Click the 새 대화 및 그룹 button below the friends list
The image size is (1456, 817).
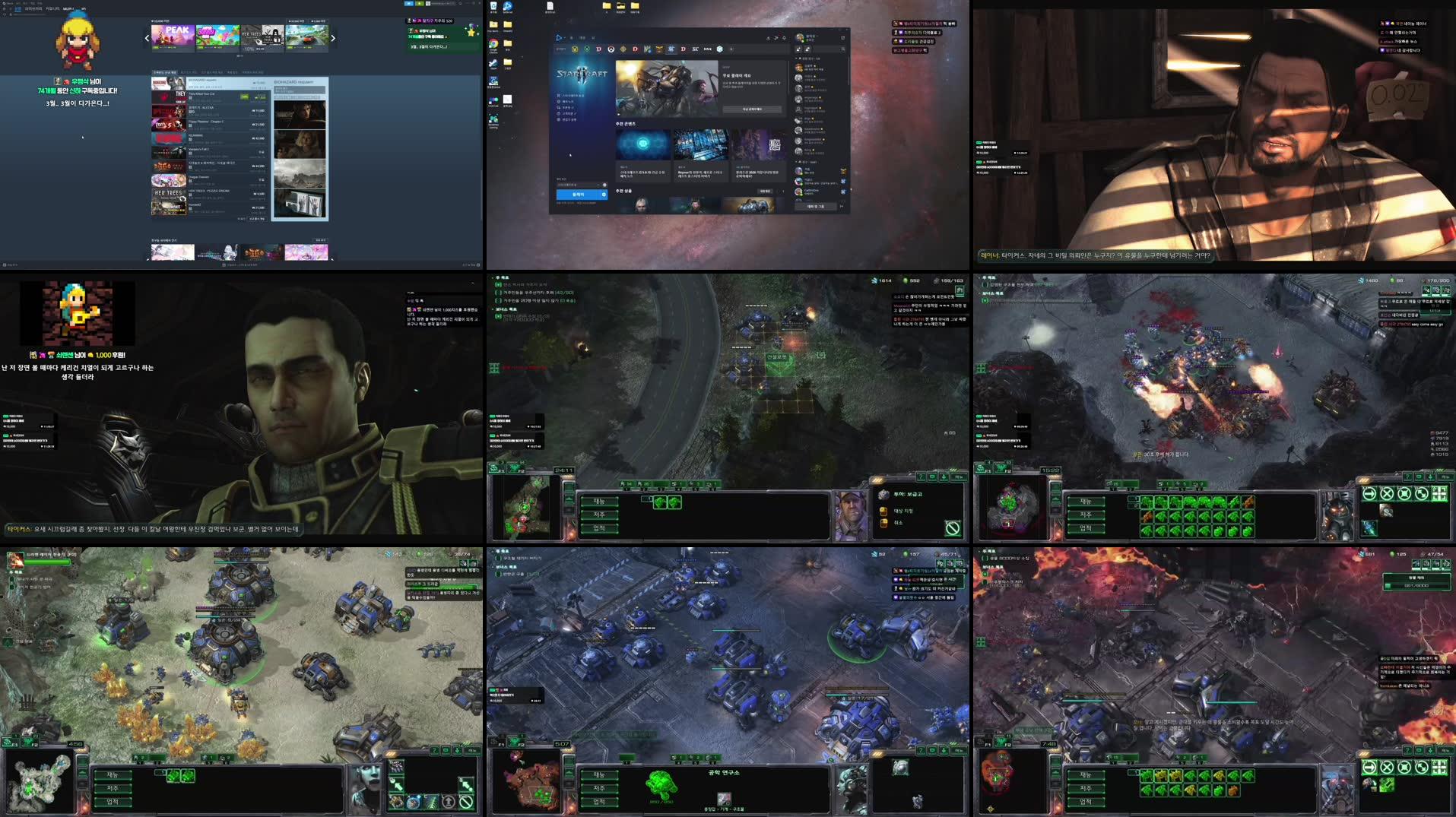[815, 206]
